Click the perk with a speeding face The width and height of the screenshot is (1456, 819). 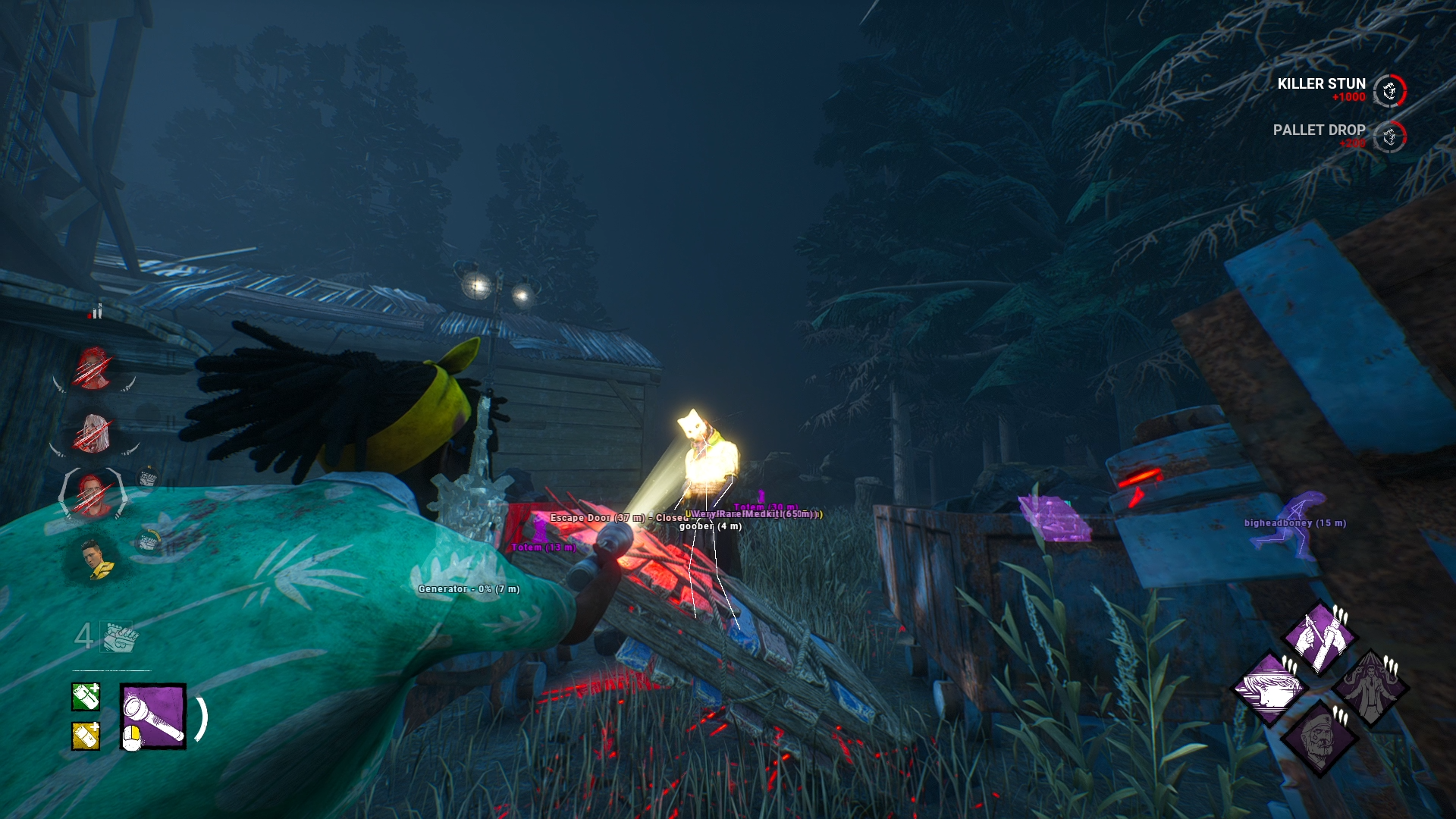tap(1269, 689)
